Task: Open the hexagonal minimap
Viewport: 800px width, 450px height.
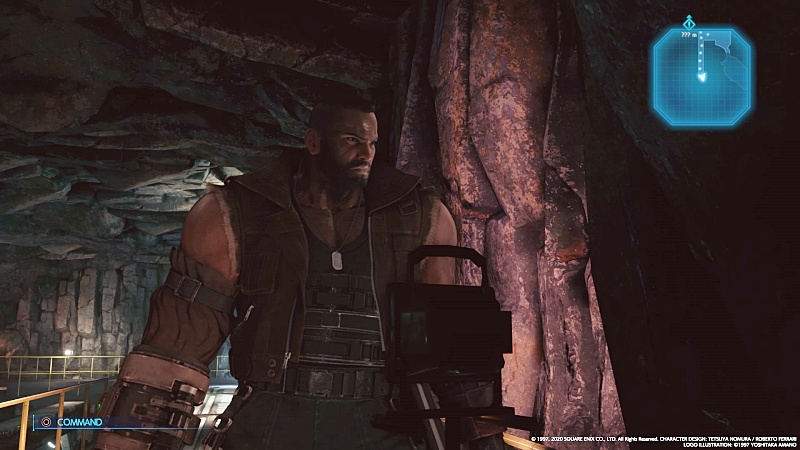Action: pos(701,75)
